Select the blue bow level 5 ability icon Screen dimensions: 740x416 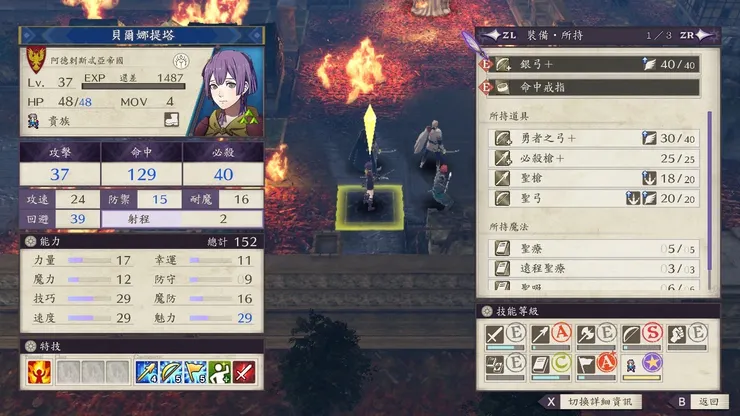click(x=170, y=373)
